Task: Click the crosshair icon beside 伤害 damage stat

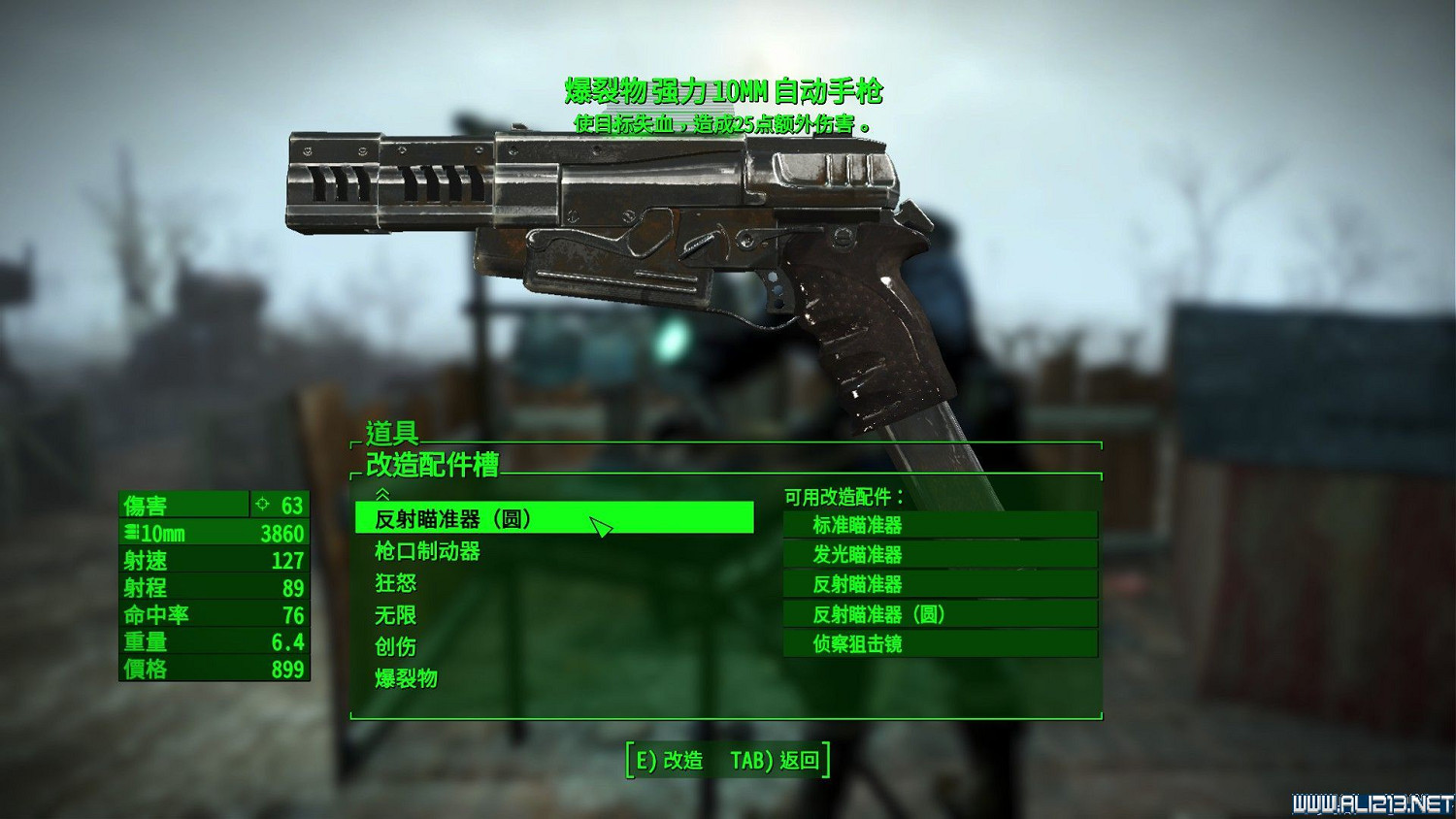Action: point(260,506)
